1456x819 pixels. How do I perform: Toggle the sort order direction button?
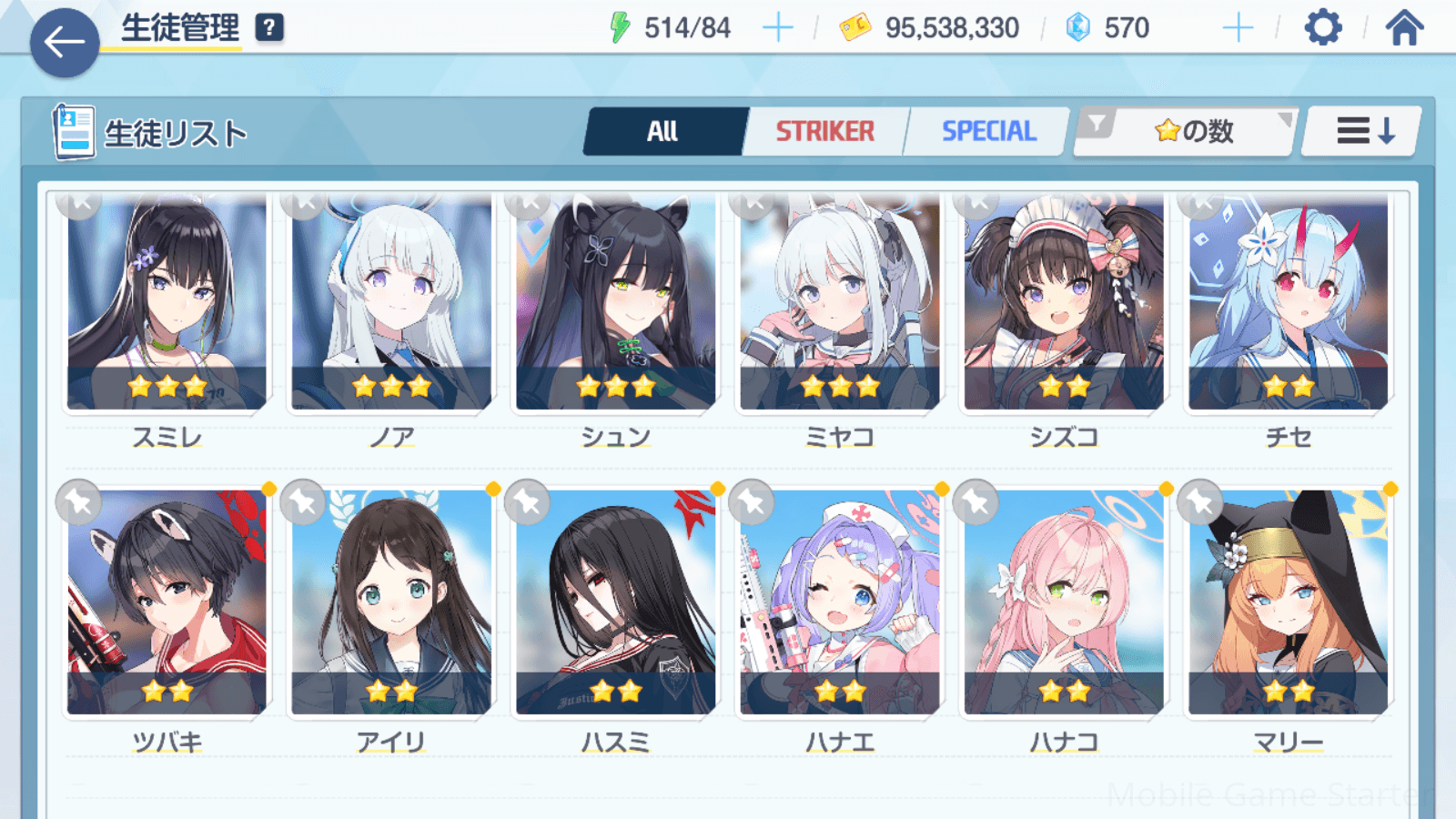tap(1363, 132)
